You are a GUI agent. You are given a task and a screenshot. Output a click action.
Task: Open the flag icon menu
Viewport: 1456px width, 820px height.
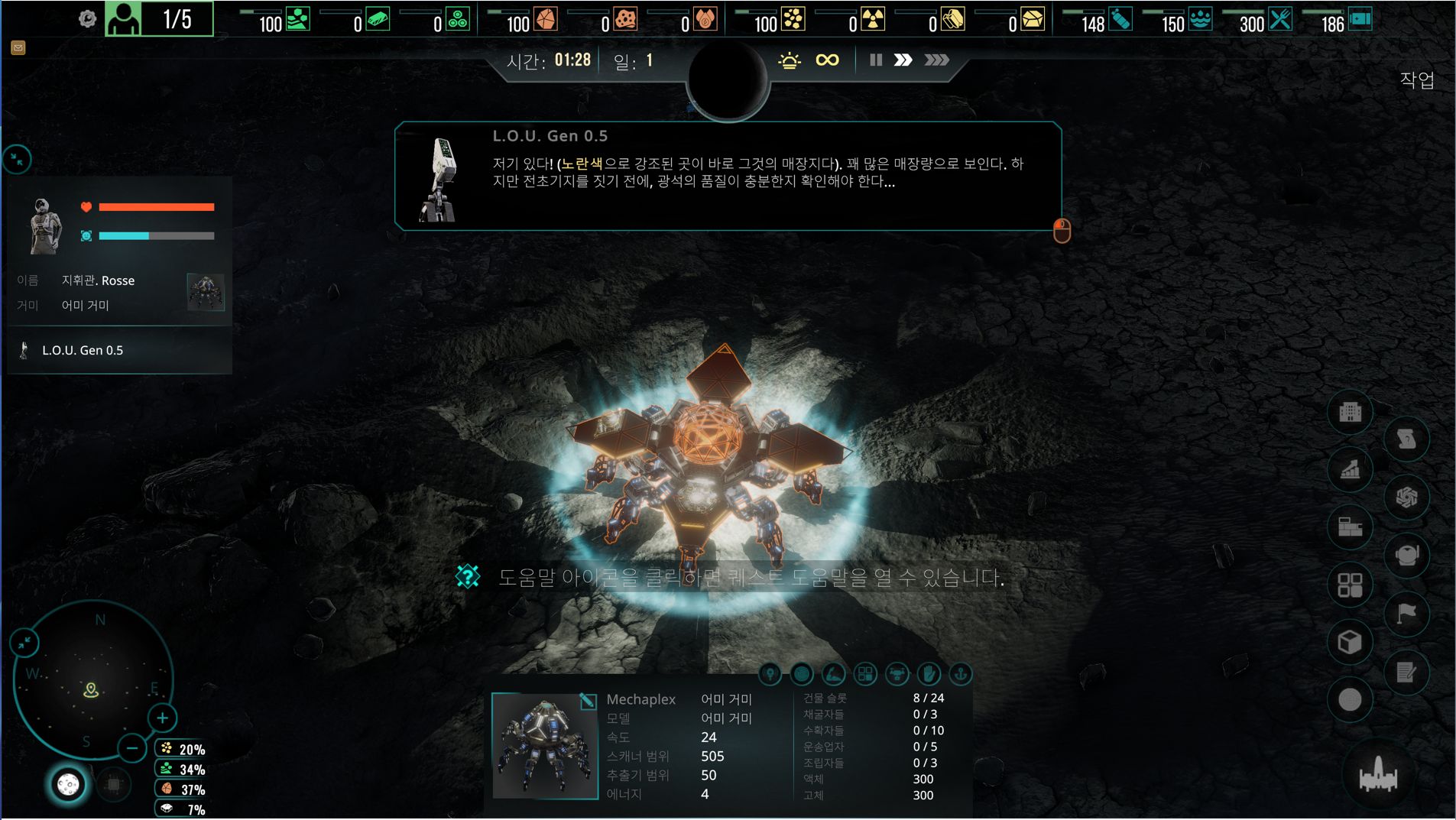point(1406,614)
